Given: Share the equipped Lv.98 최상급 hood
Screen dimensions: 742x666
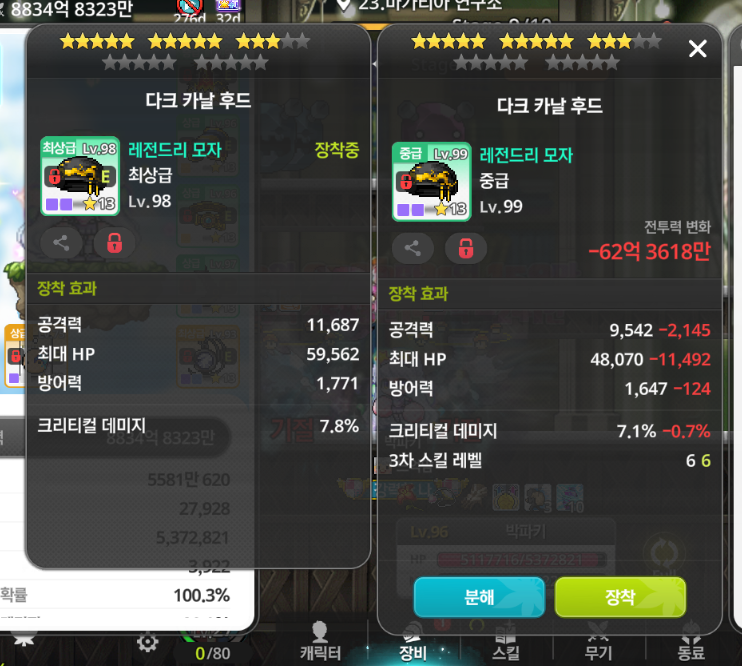Looking at the screenshot, I should click(x=61, y=242).
